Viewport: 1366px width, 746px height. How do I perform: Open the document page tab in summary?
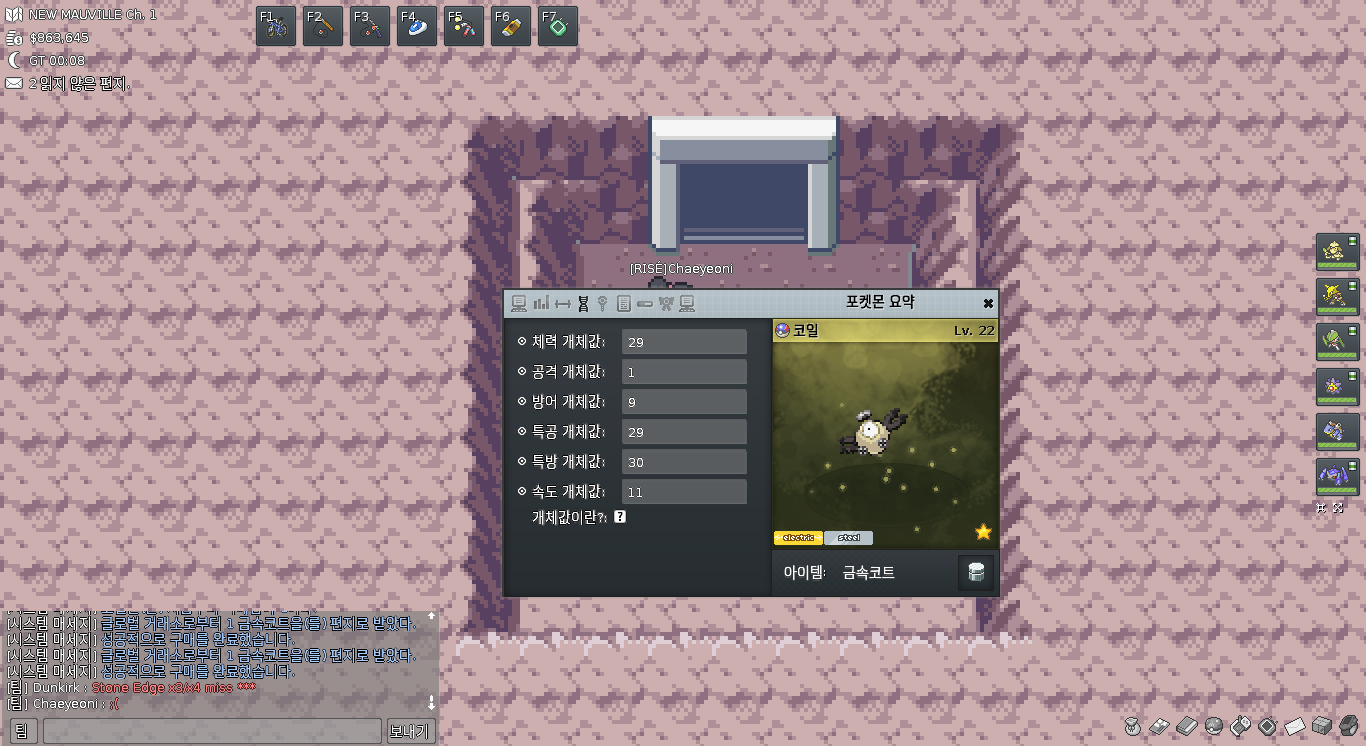pos(623,303)
